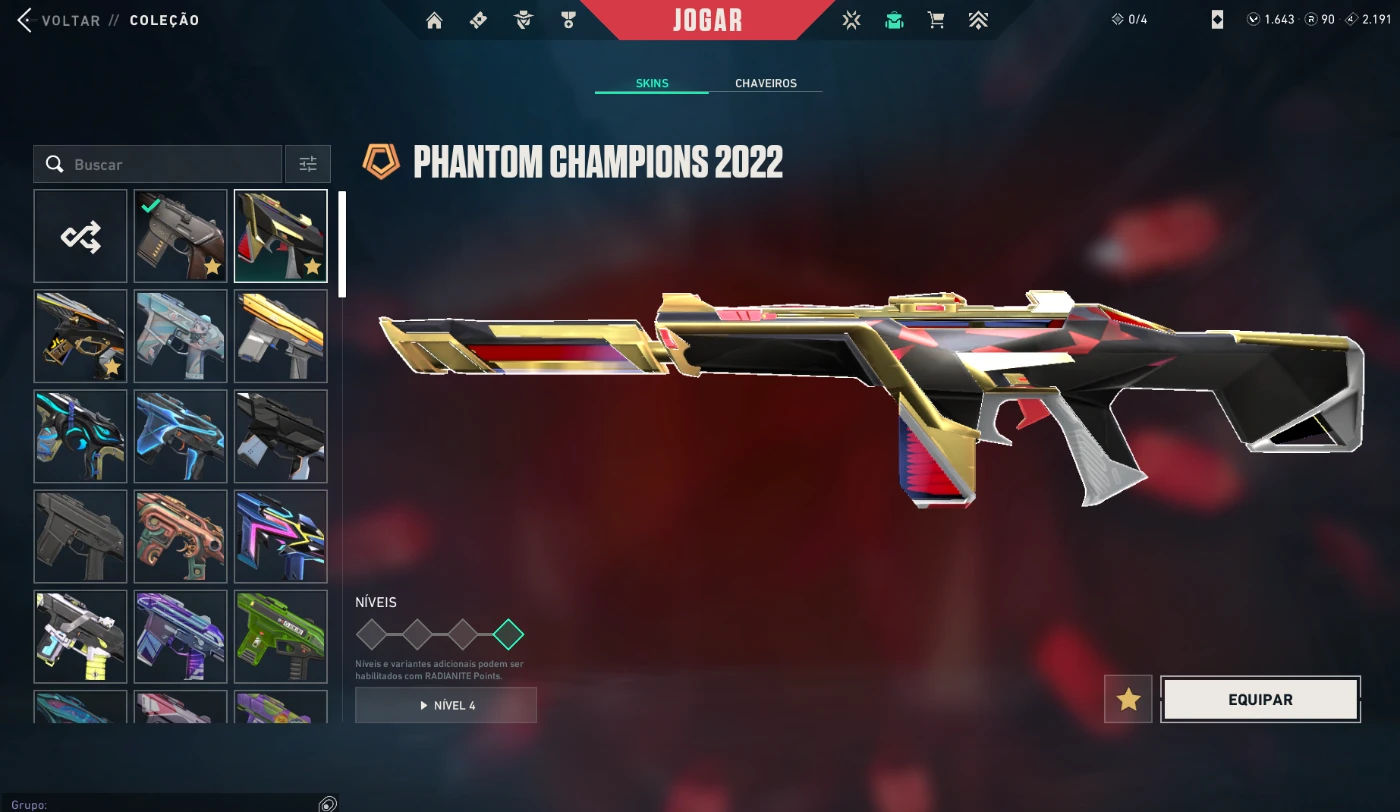The width and height of the screenshot is (1400, 812).
Task: Go back with the Voltar arrow
Action: (x=25, y=20)
